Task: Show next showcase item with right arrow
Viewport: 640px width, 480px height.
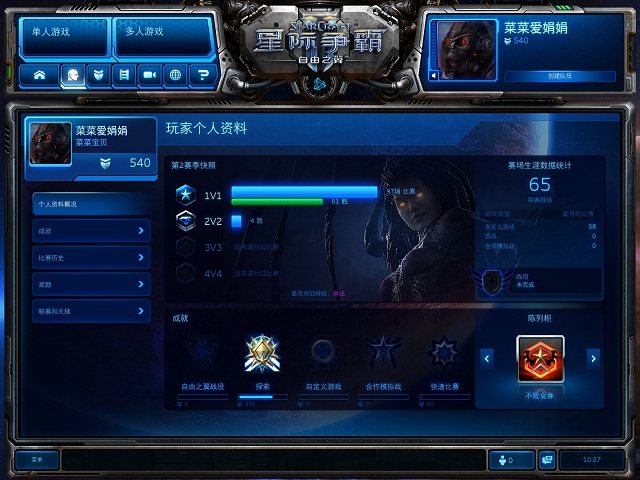Action: 593,357
